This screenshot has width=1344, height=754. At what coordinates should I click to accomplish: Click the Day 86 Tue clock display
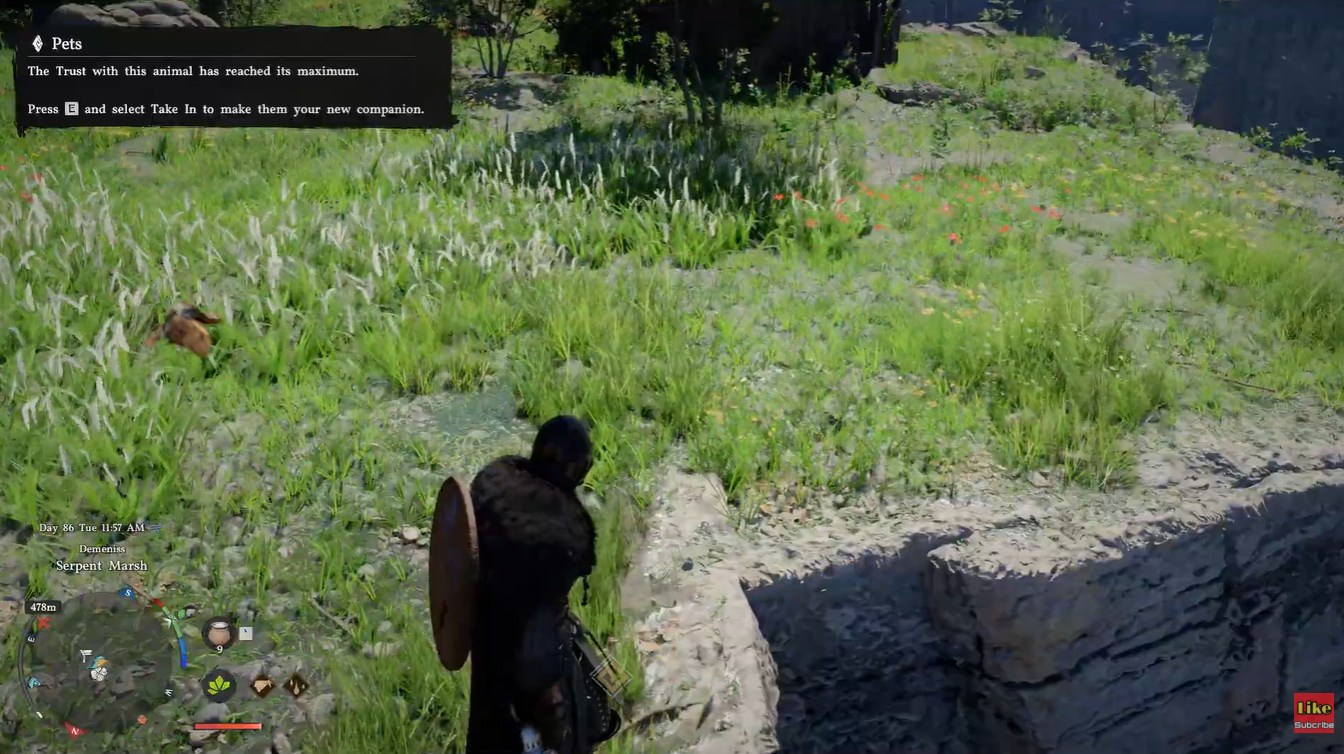[92, 527]
